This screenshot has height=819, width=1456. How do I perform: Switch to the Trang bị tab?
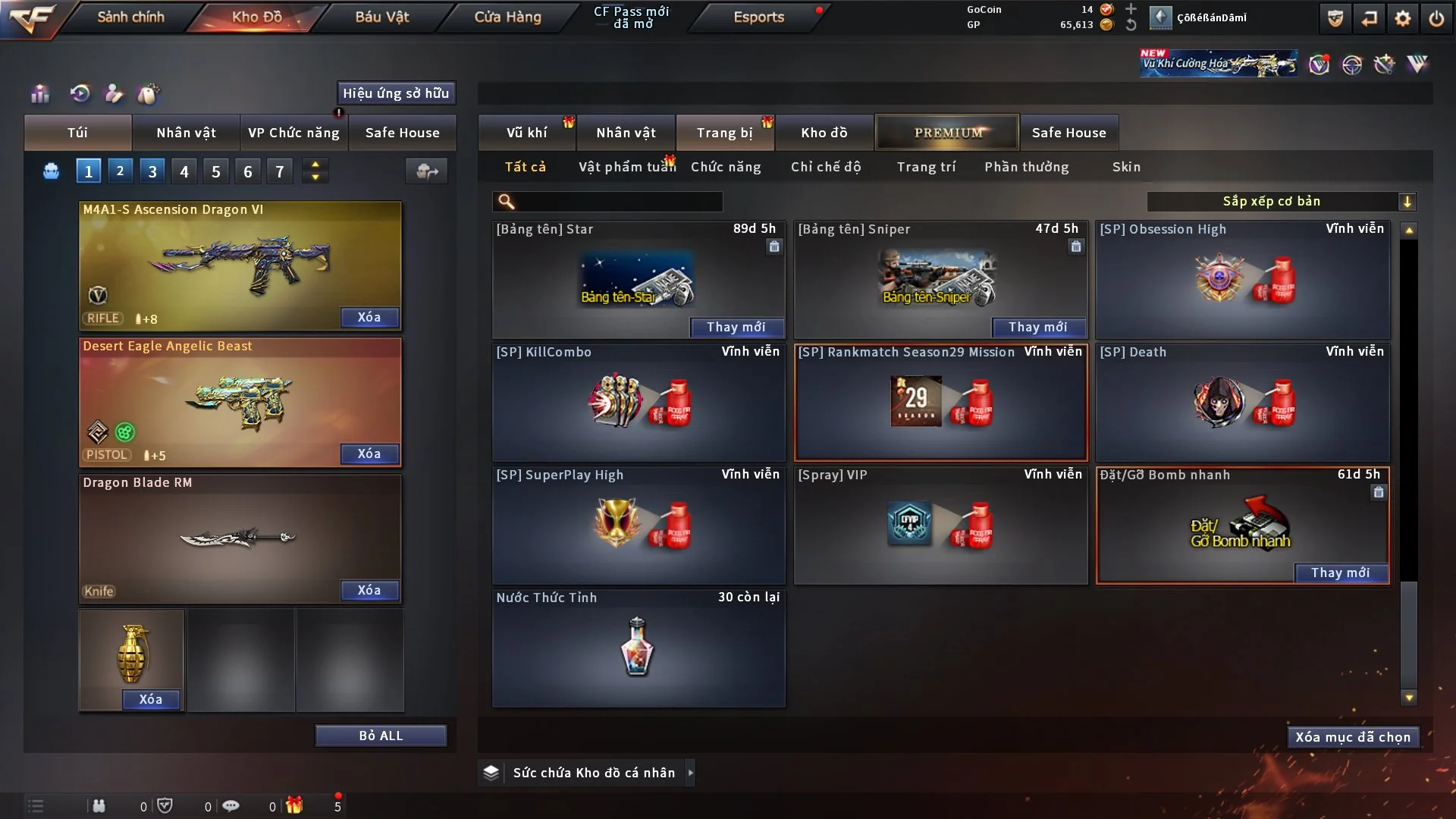(x=724, y=133)
